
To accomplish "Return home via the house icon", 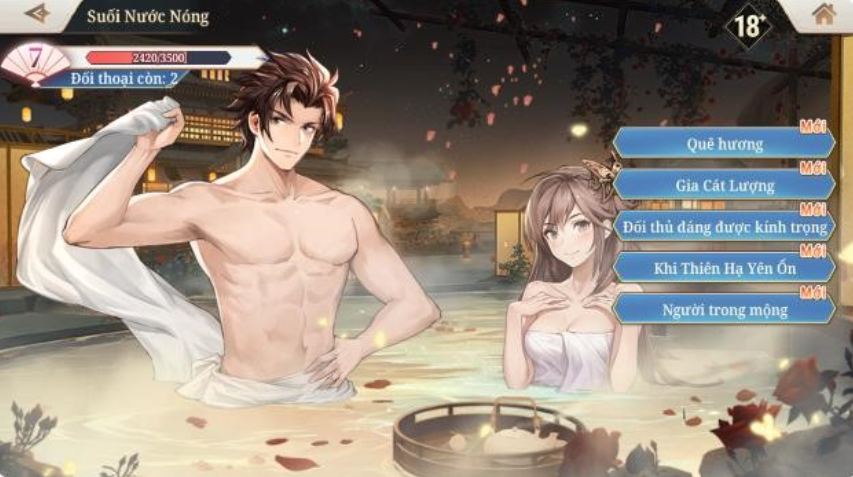I will pos(823,14).
